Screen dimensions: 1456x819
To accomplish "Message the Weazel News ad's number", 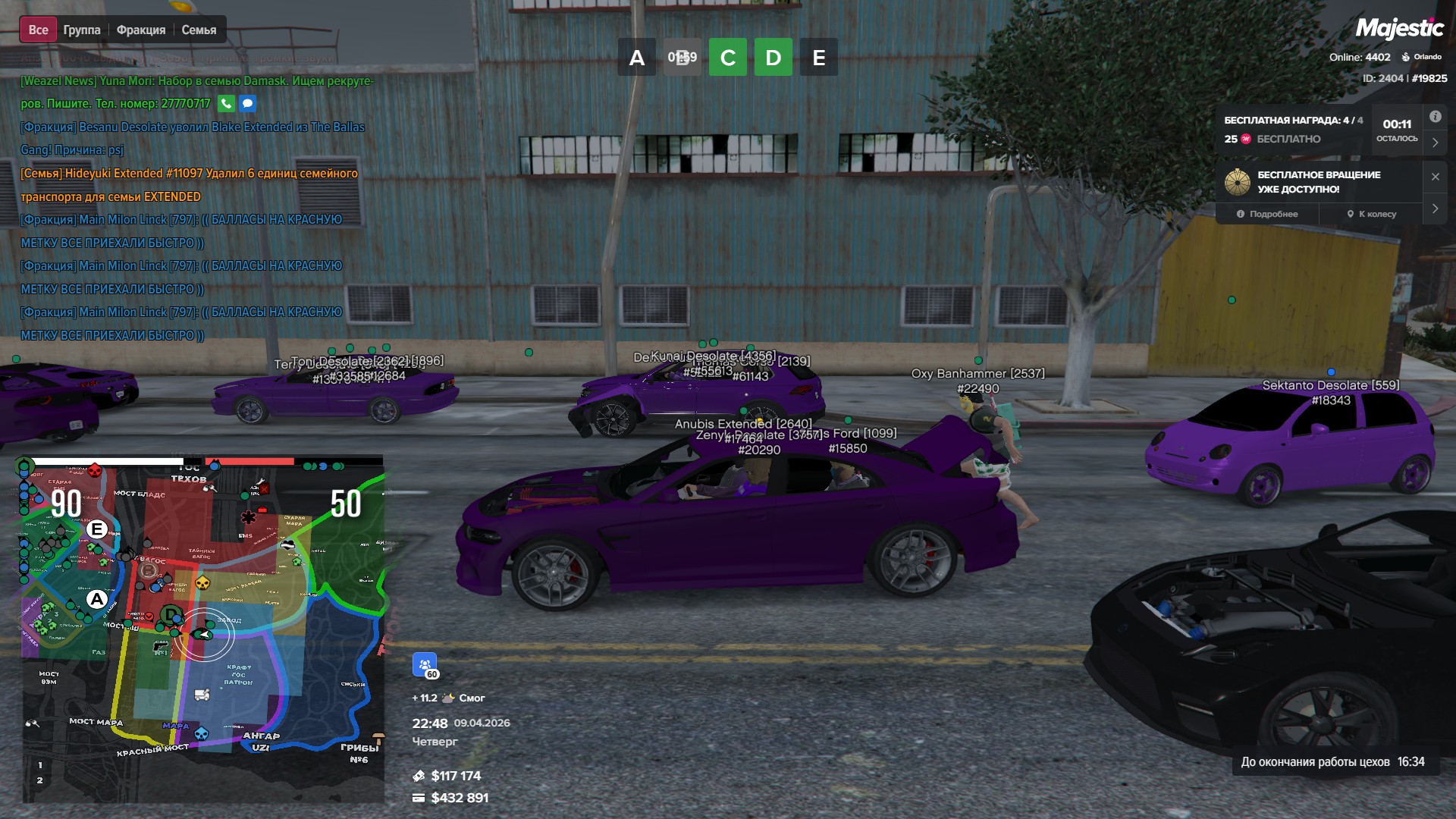I will coord(247,103).
